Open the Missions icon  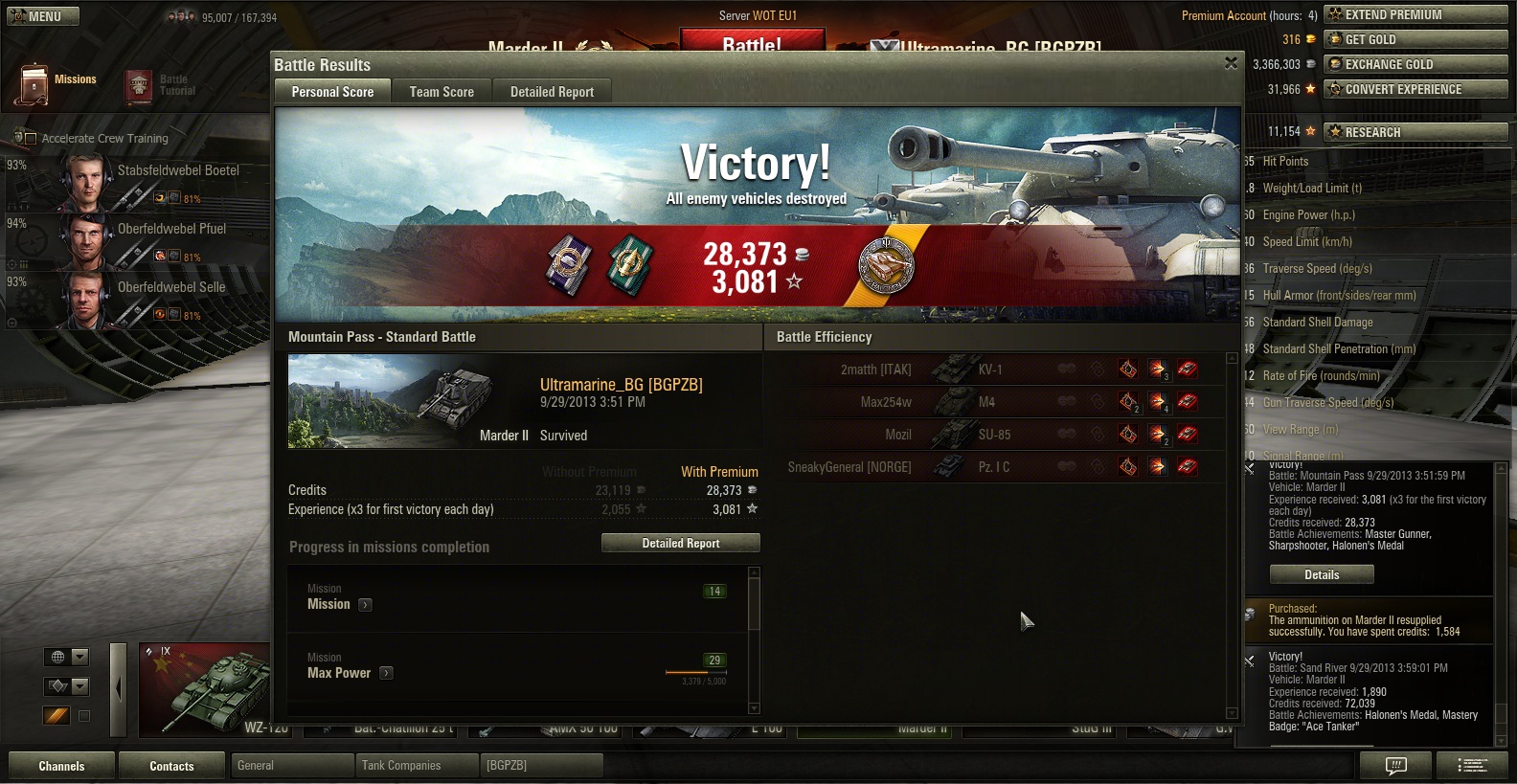(36, 84)
